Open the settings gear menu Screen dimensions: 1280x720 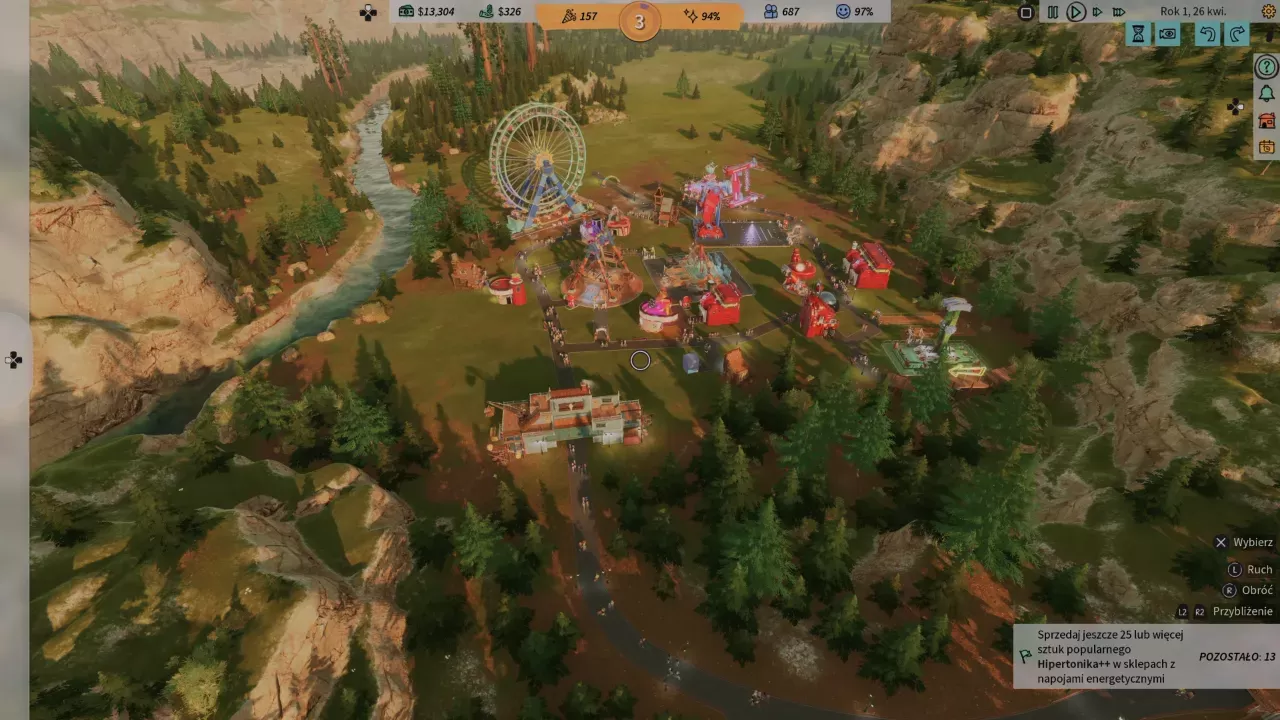point(1270,11)
